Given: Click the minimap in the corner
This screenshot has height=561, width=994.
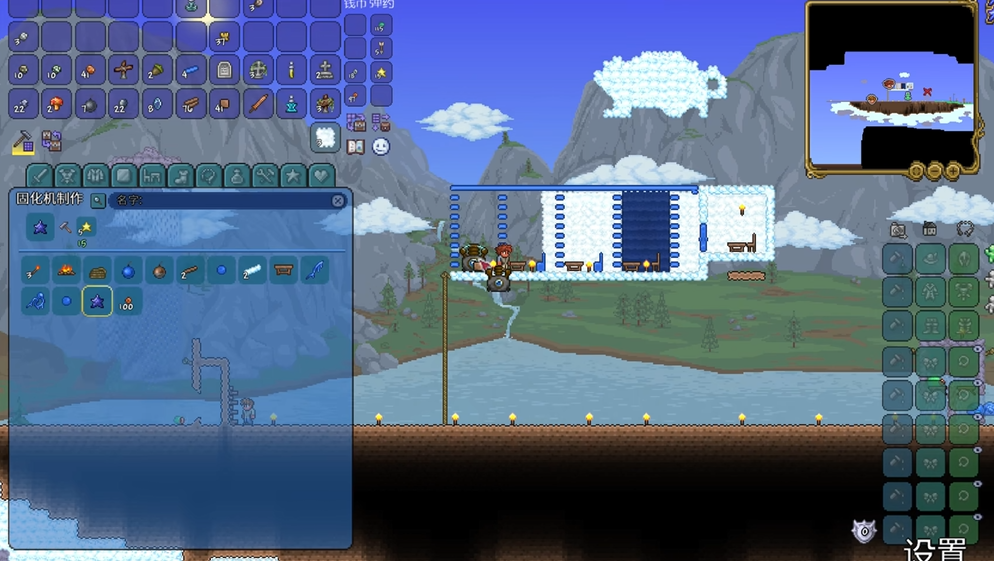Looking at the screenshot, I should pyautogui.click(x=891, y=89).
